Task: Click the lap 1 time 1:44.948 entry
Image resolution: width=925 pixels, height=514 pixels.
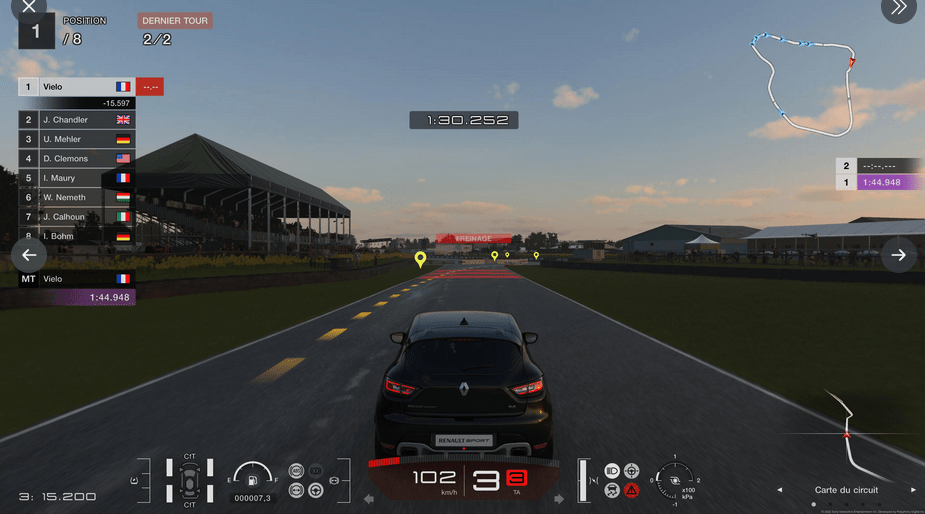Action: (x=879, y=182)
